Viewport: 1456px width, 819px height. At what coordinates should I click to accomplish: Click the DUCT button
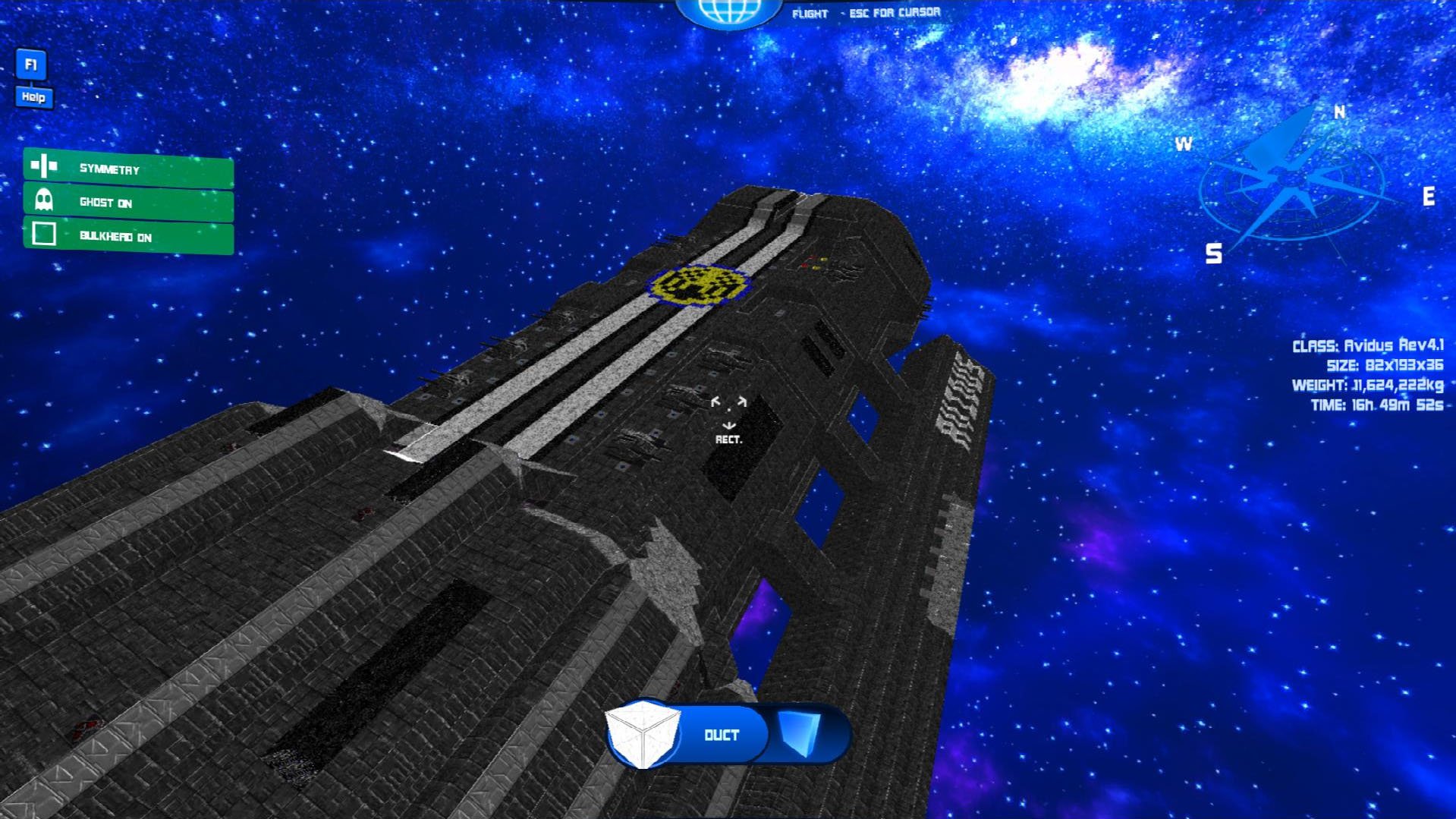[x=719, y=734]
